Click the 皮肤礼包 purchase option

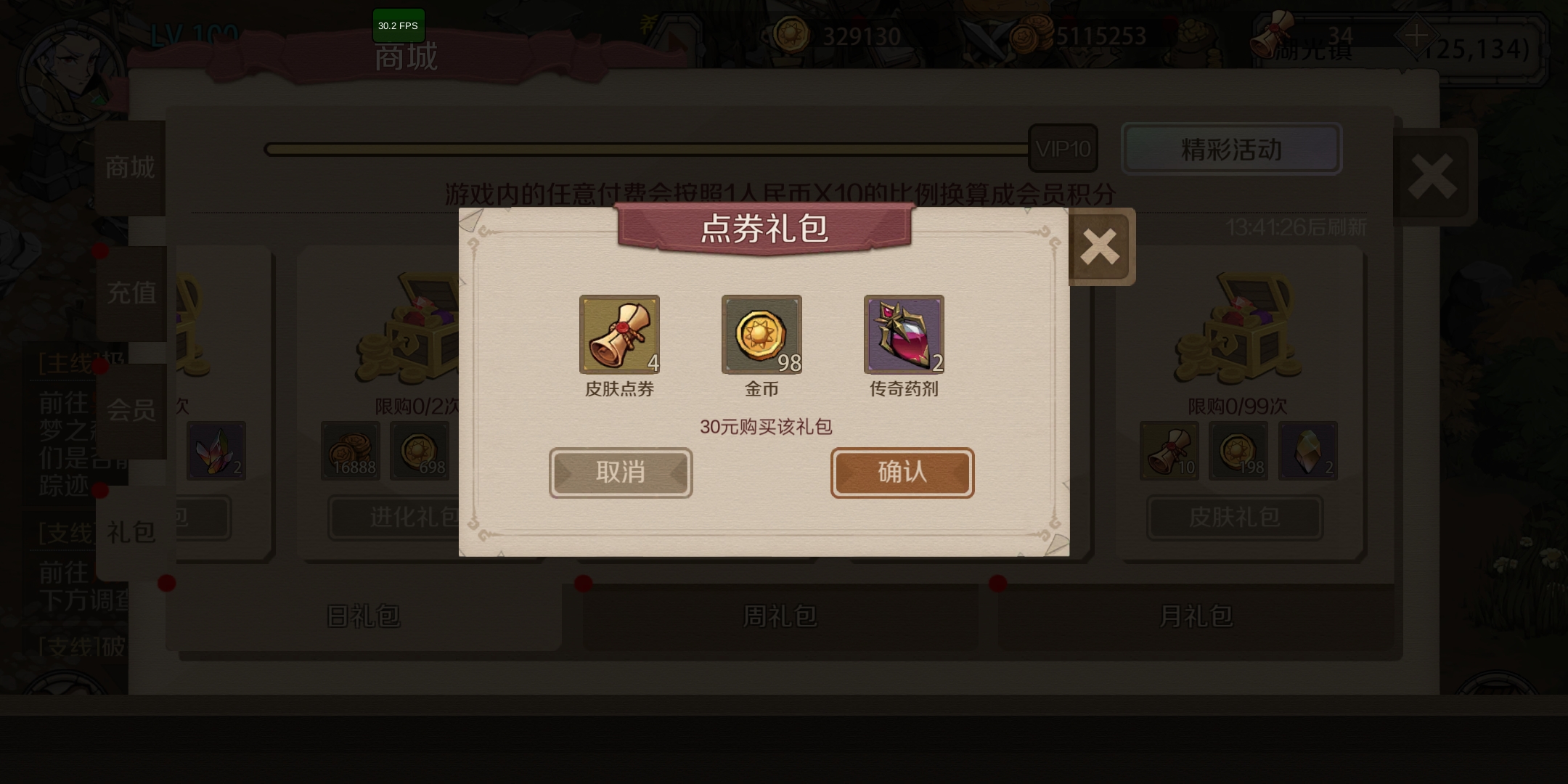pyautogui.click(x=1234, y=518)
